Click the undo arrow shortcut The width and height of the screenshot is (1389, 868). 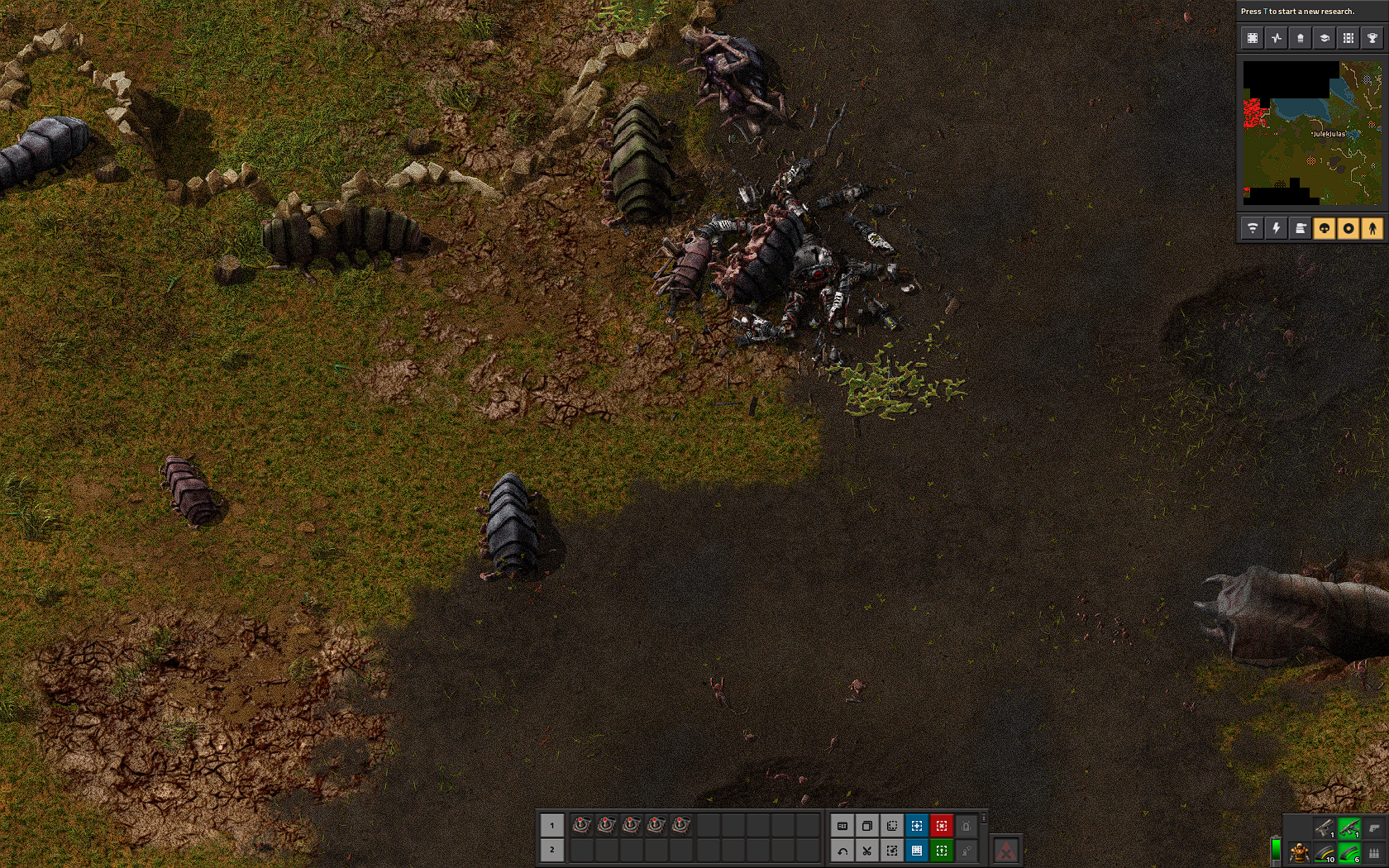(x=842, y=850)
